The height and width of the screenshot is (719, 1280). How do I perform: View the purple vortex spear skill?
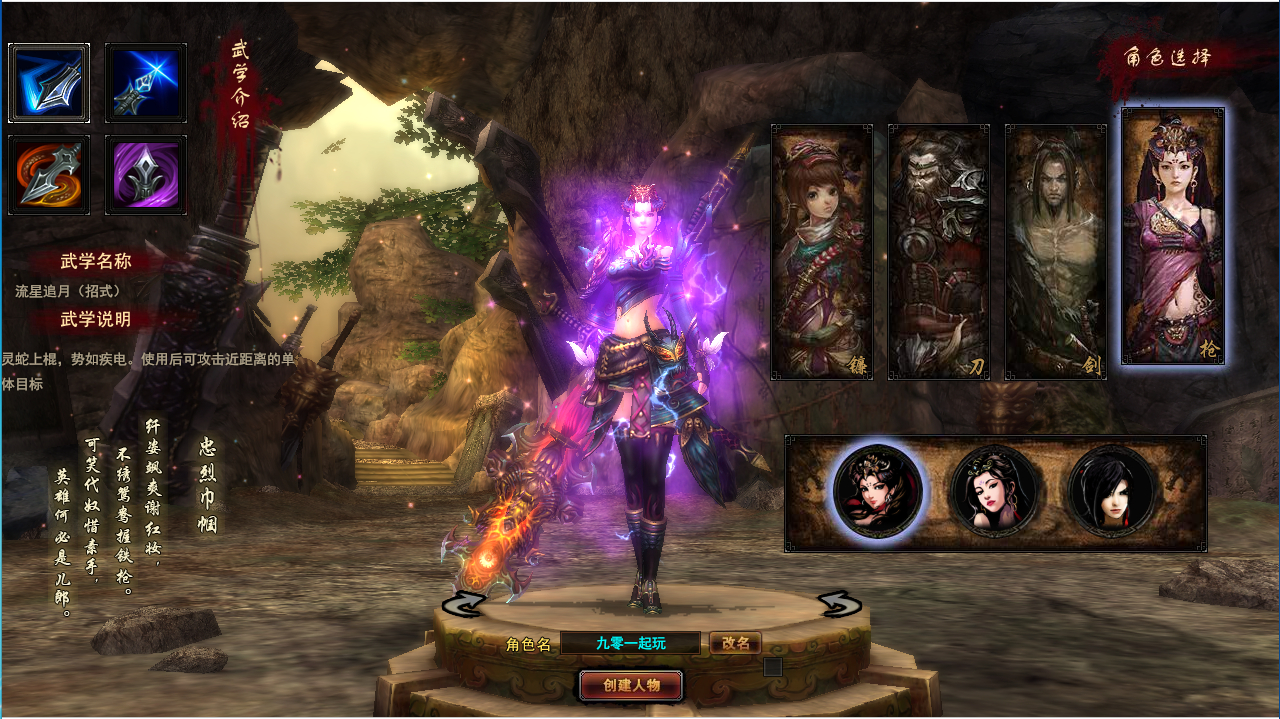point(146,175)
